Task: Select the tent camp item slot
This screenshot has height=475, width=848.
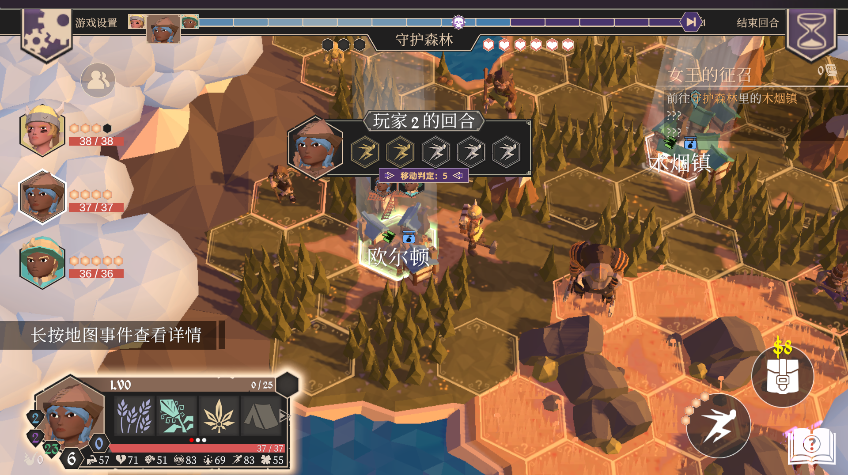Action: (259, 415)
